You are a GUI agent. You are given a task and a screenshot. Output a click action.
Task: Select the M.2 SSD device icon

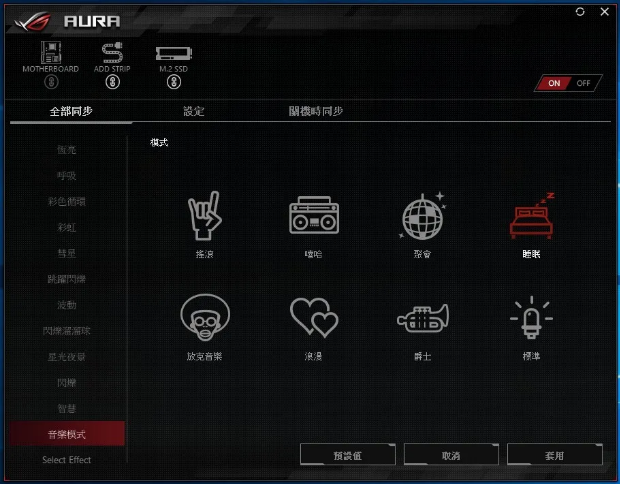coord(174,56)
